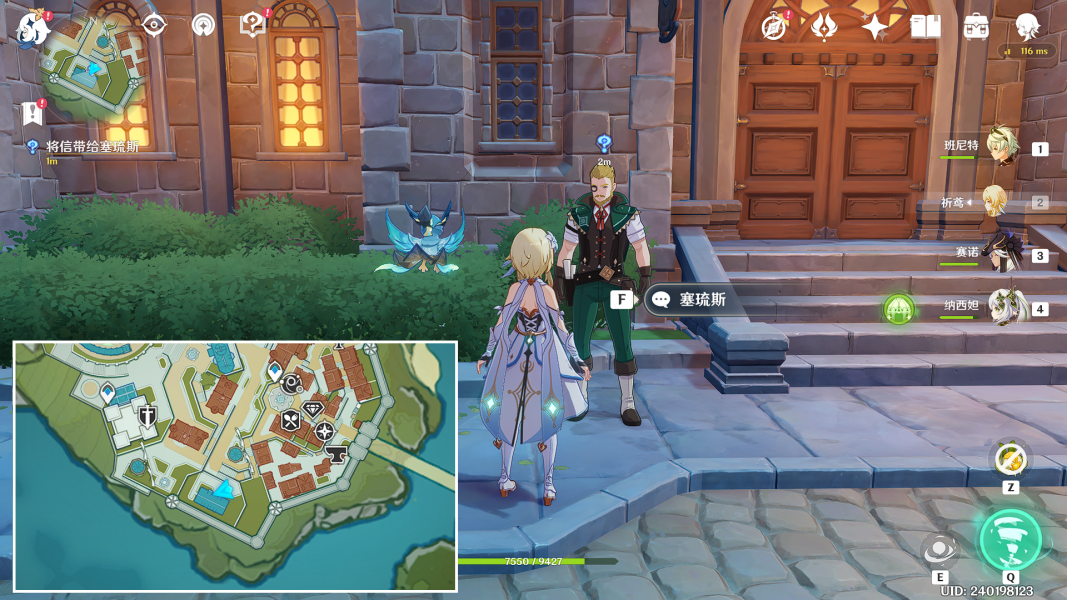The image size is (1067, 600).
Task: Click the quest book flag icon
Action: click(32, 112)
